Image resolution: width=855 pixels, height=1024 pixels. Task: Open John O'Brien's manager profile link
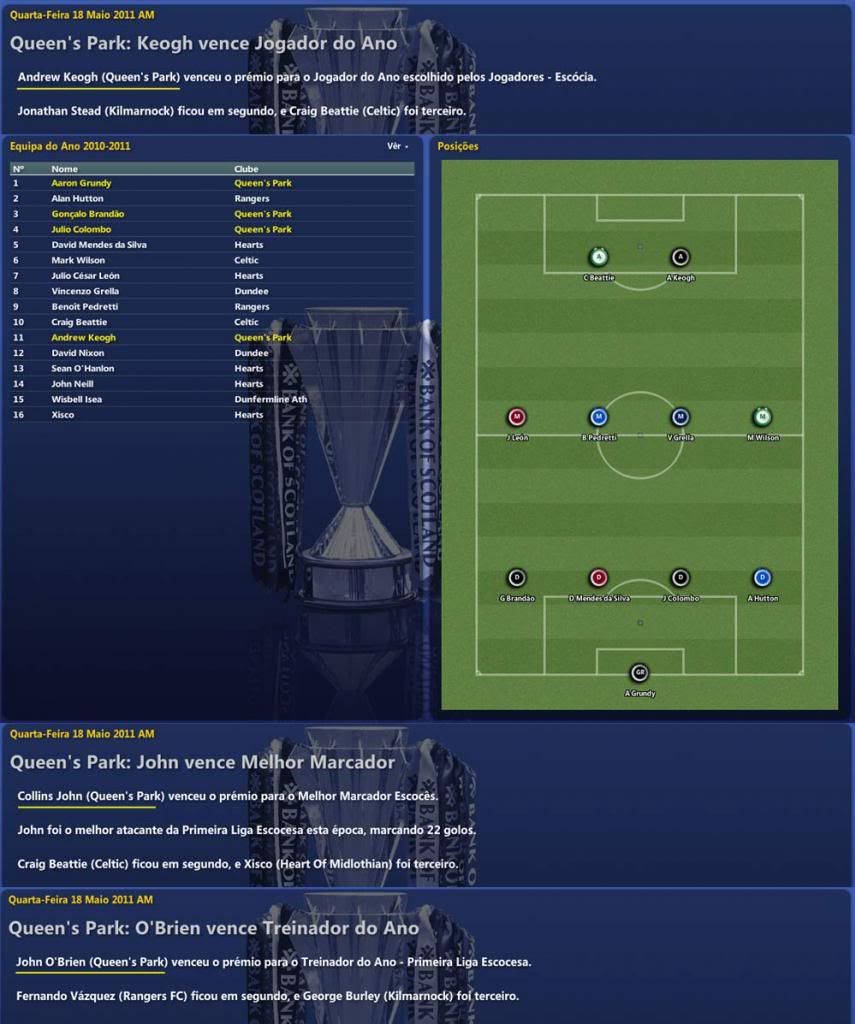(92, 963)
